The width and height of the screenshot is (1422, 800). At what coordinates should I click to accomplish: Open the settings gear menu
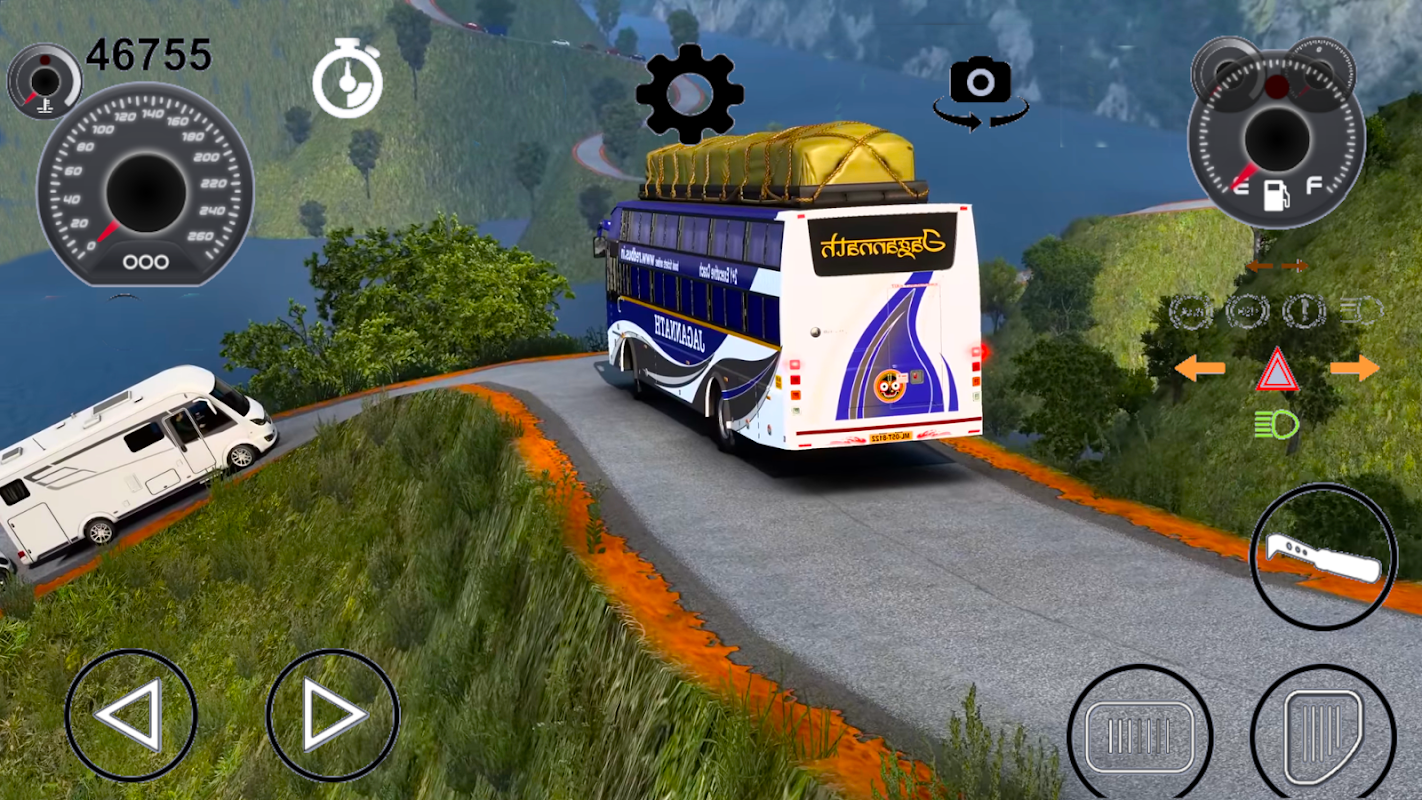689,93
